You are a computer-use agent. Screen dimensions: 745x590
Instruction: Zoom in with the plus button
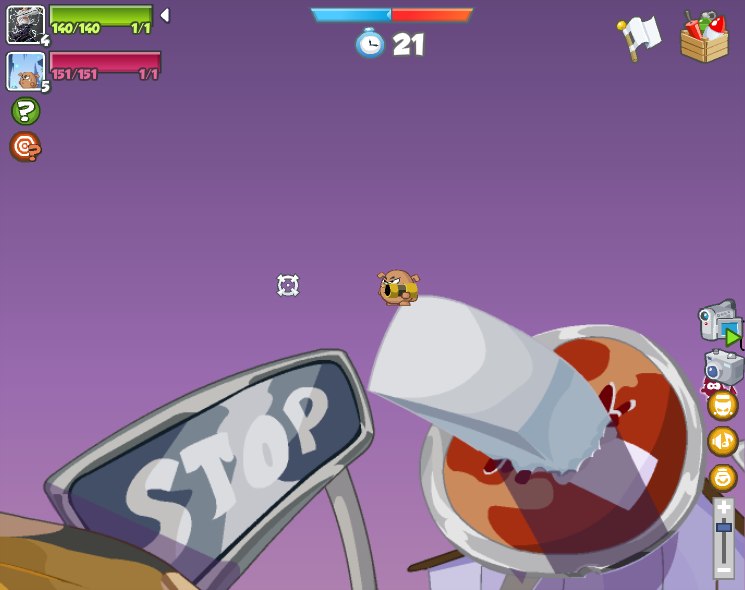click(x=723, y=507)
